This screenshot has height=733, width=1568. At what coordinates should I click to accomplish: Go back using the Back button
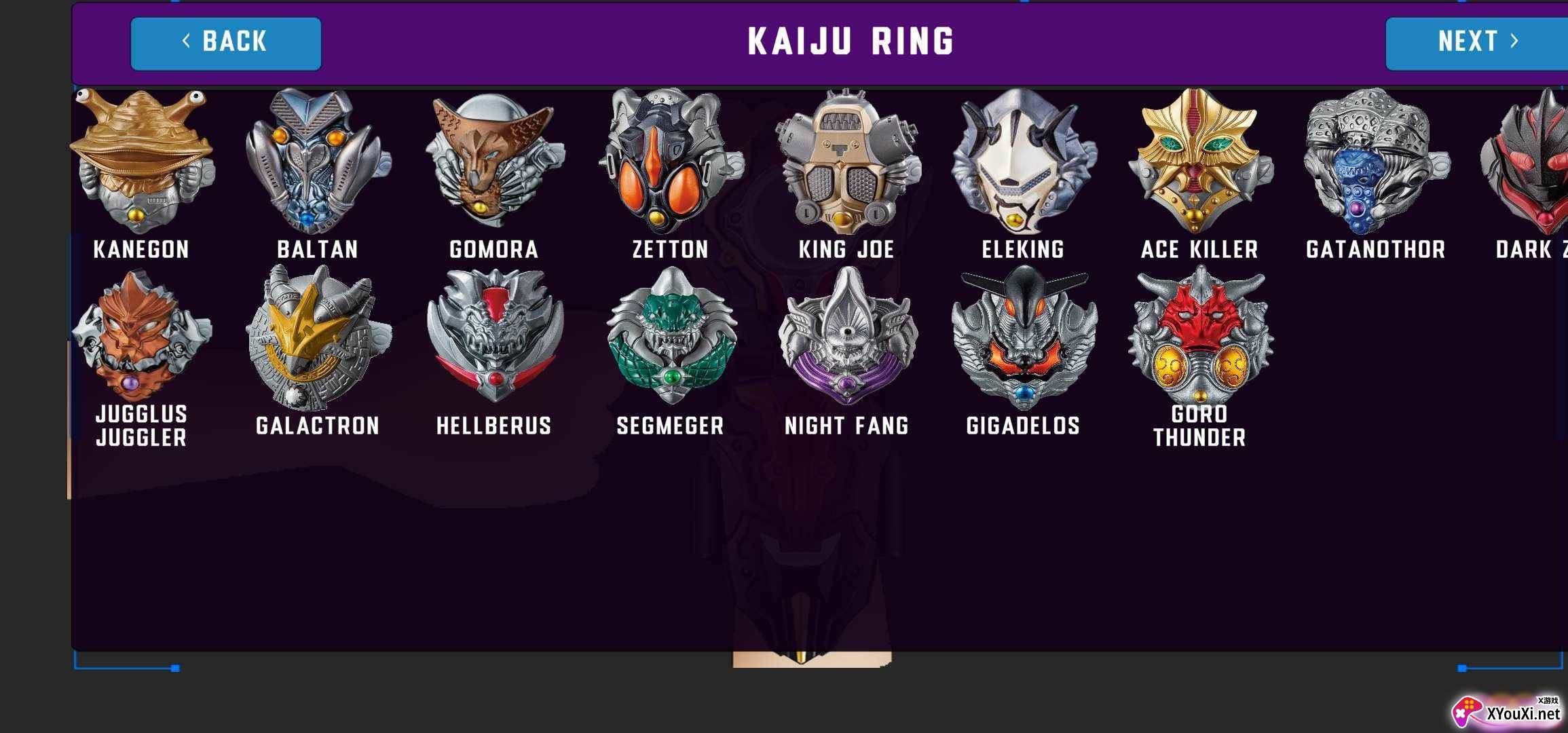[x=226, y=43]
